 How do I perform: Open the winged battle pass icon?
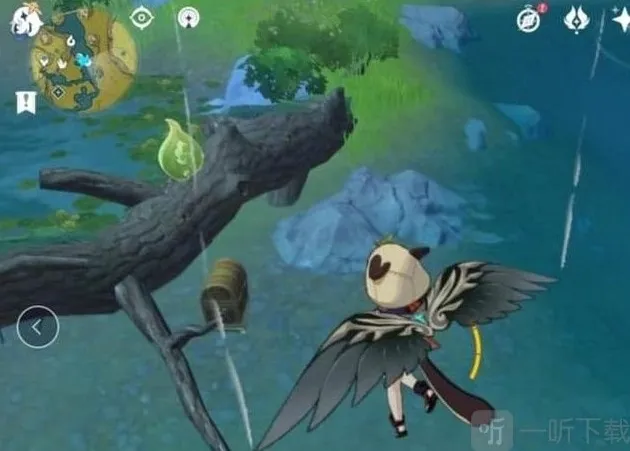tap(577, 19)
